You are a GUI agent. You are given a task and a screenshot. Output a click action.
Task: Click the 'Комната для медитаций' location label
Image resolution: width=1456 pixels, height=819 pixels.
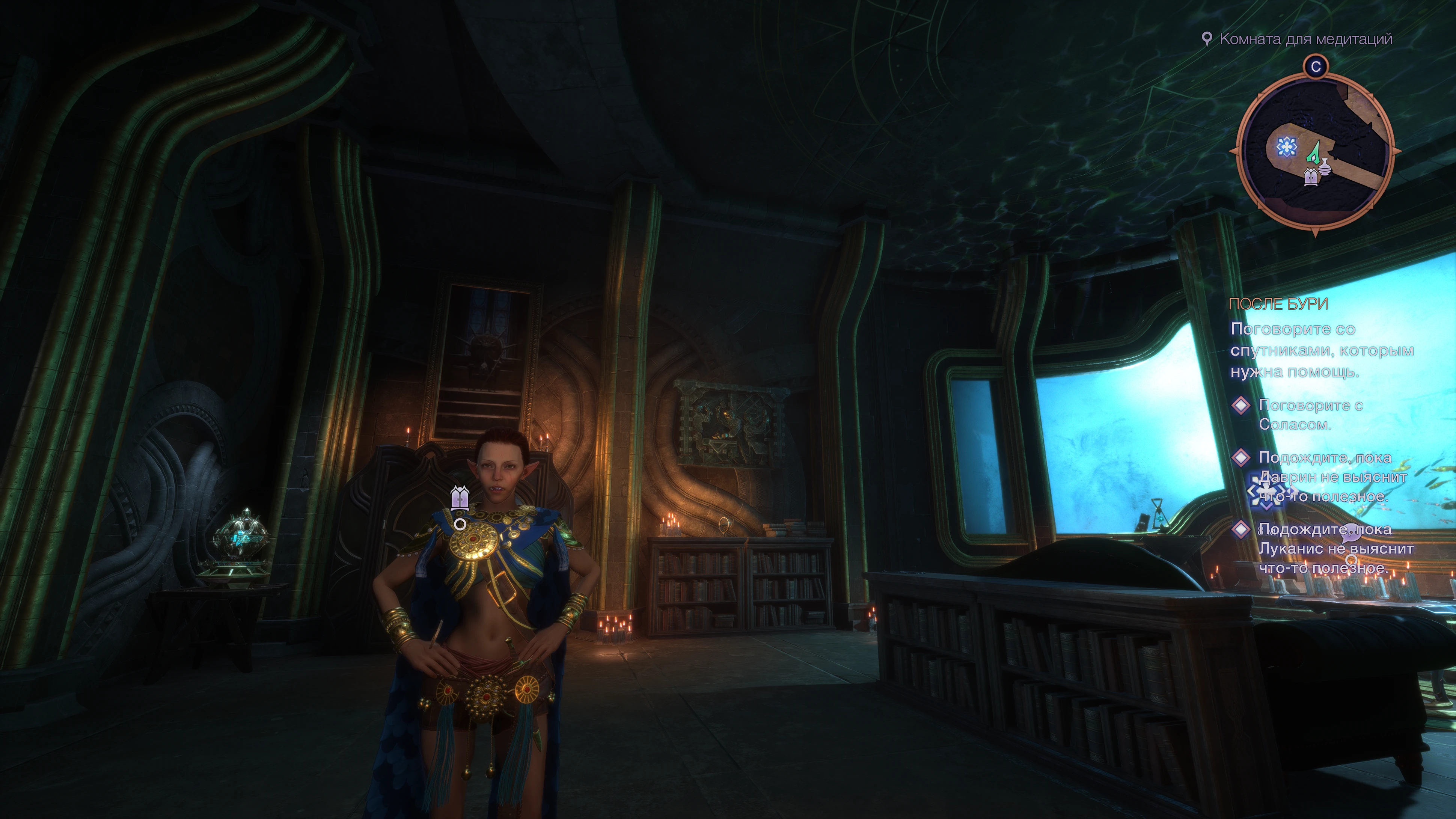click(1305, 39)
